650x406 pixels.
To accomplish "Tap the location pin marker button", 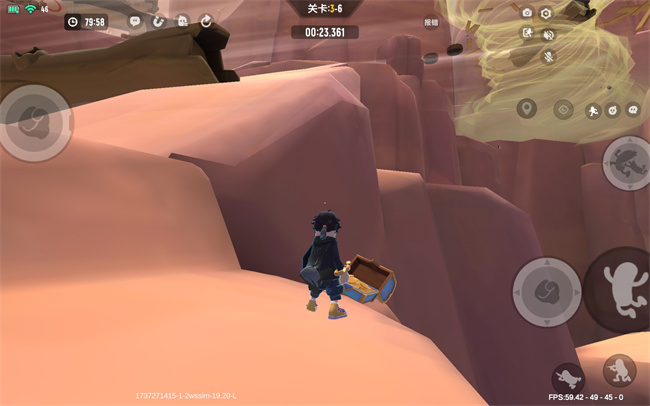I will pyautogui.click(x=527, y=108).
